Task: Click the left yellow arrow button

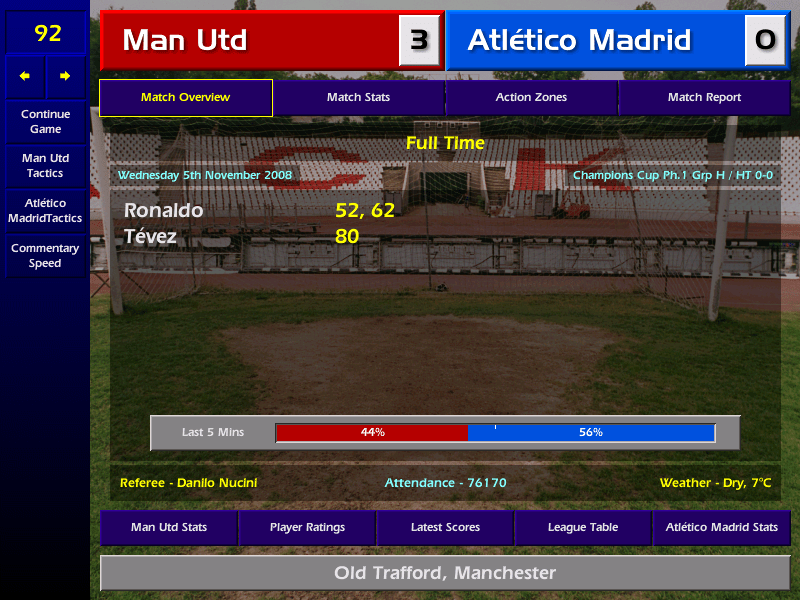Action: [x=25, y=76]
